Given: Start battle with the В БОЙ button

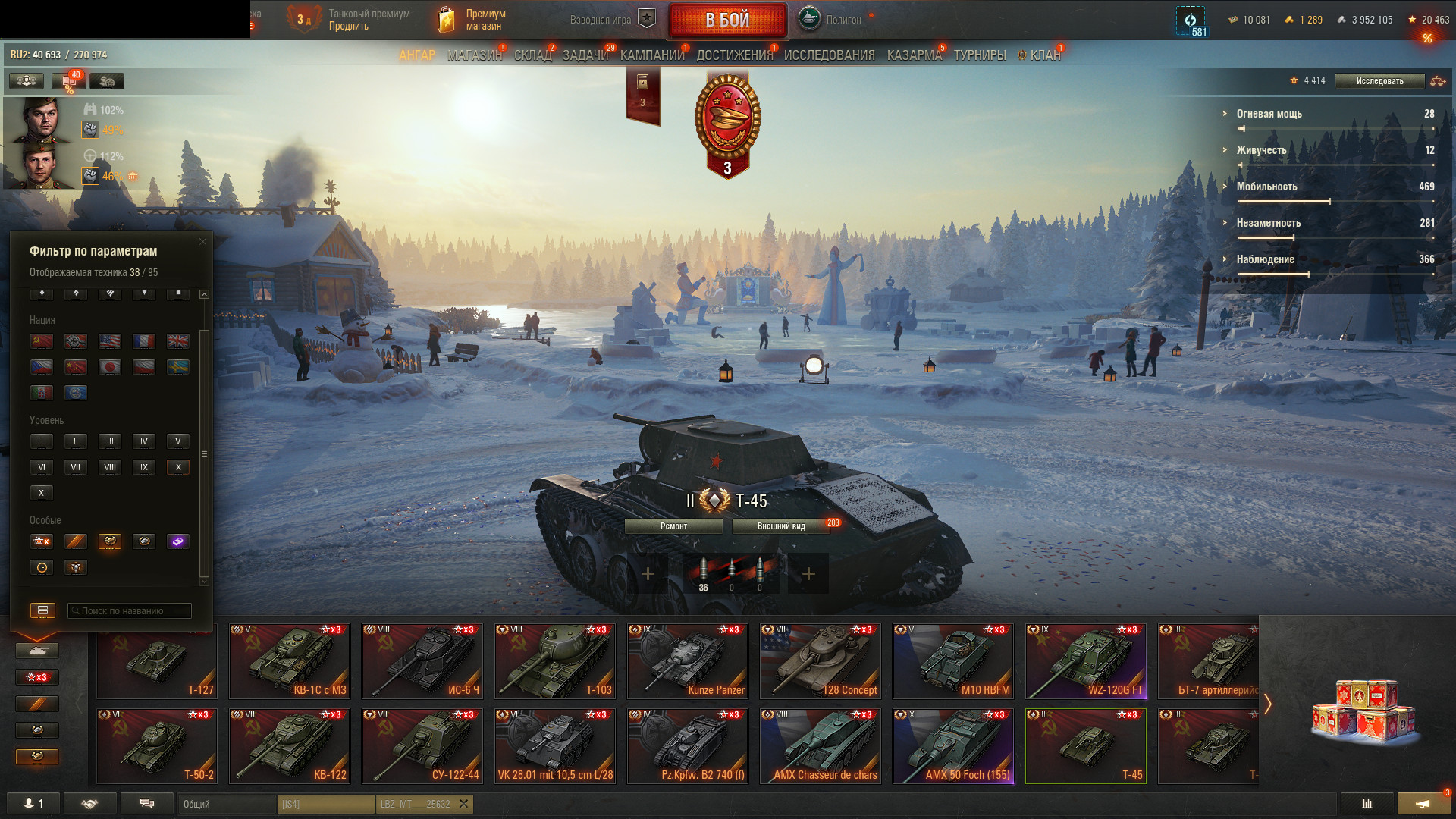Looking at the screenshot, I should (727, 20).
